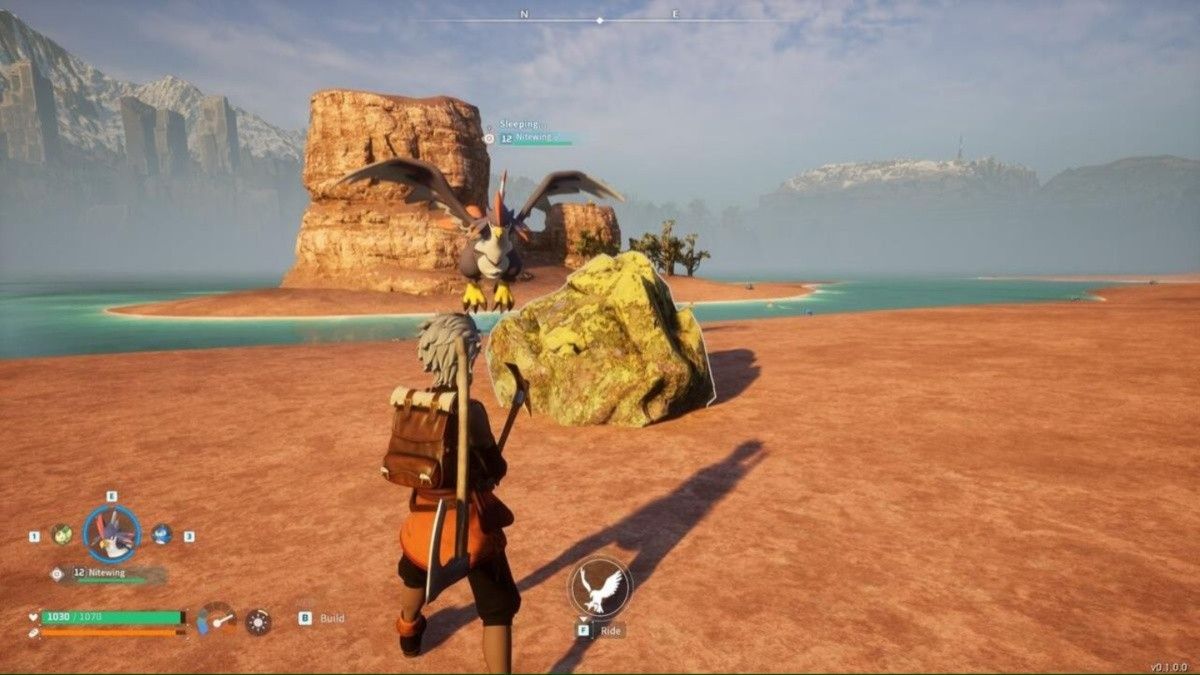Image resolution: width=1200 pixels, height=675 pixels.
Task: Activate the Ride bird mount icon
Action: [600, 587]
